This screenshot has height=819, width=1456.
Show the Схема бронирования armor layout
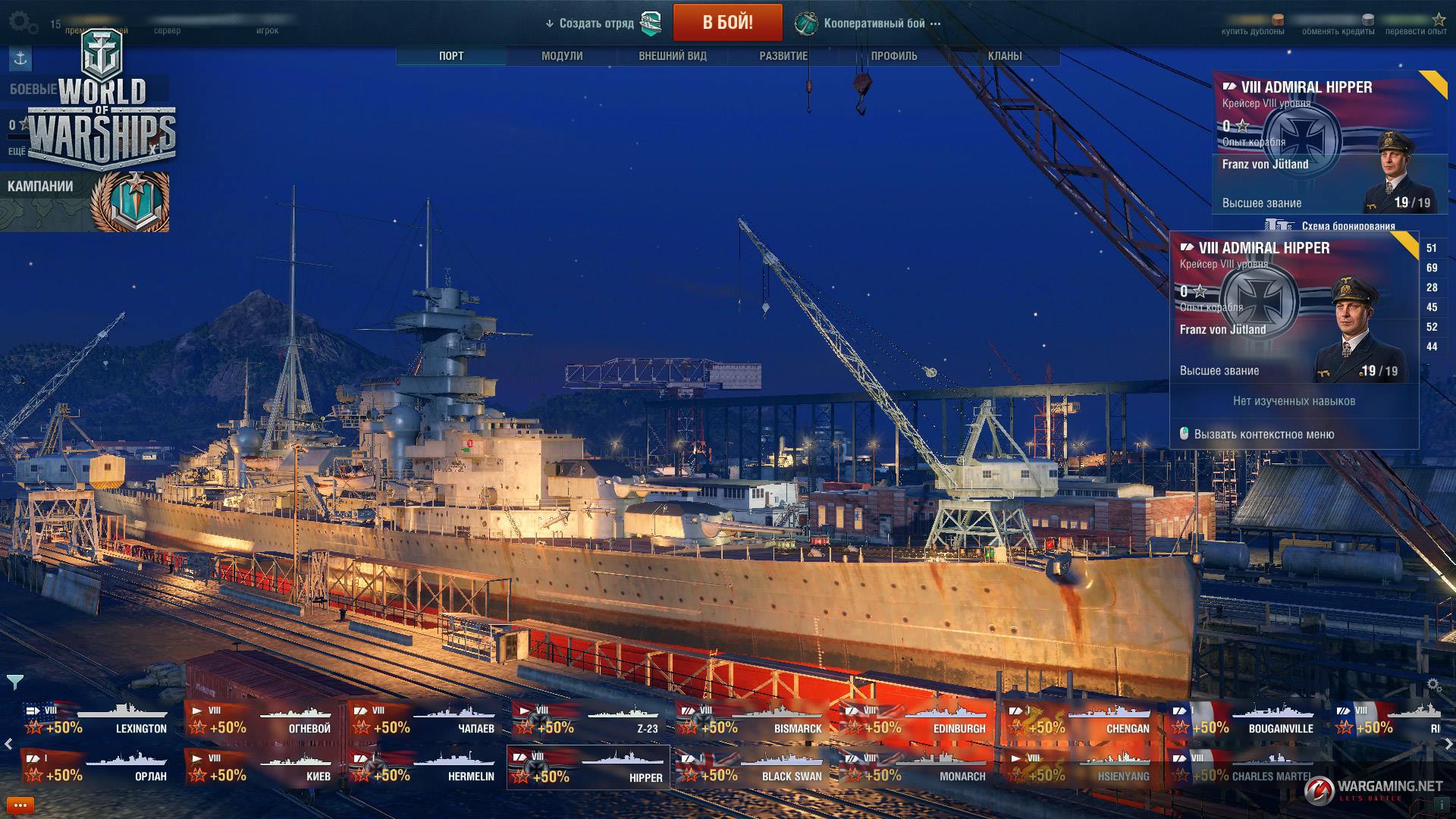click(1338, 225)
